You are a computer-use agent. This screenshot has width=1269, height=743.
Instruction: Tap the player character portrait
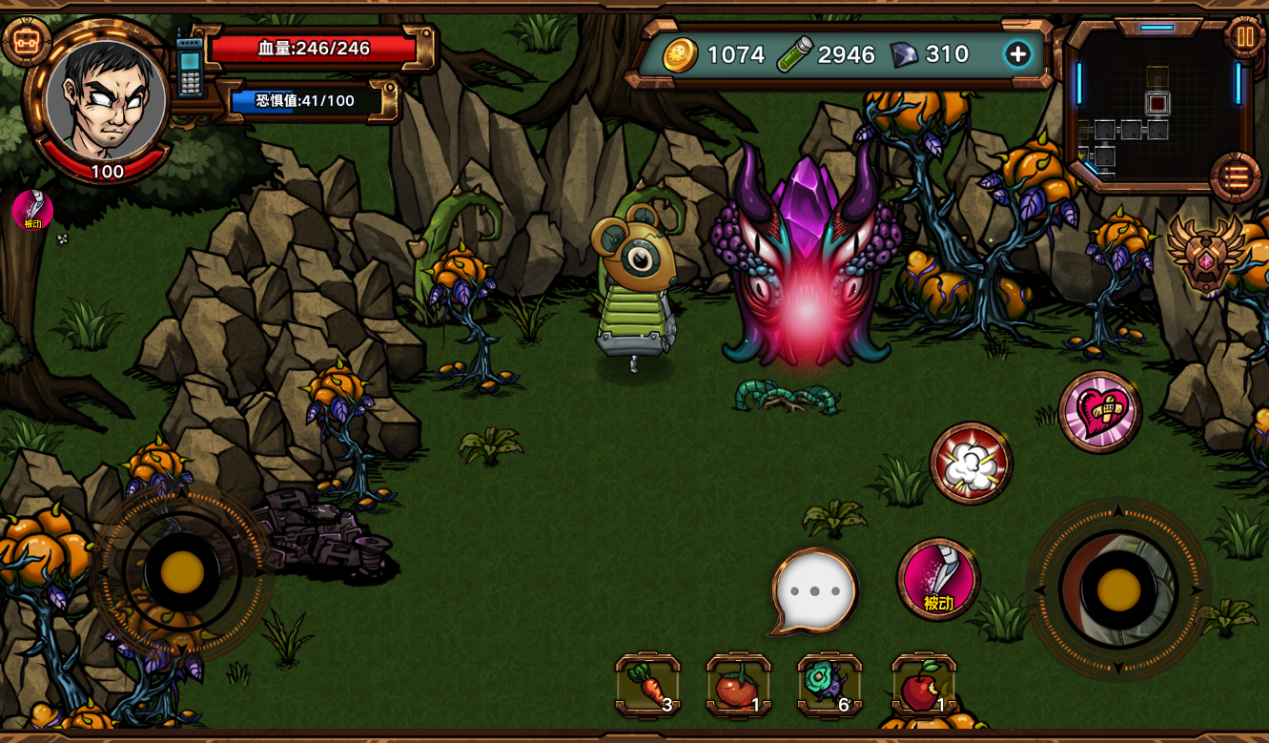[106, 100]
